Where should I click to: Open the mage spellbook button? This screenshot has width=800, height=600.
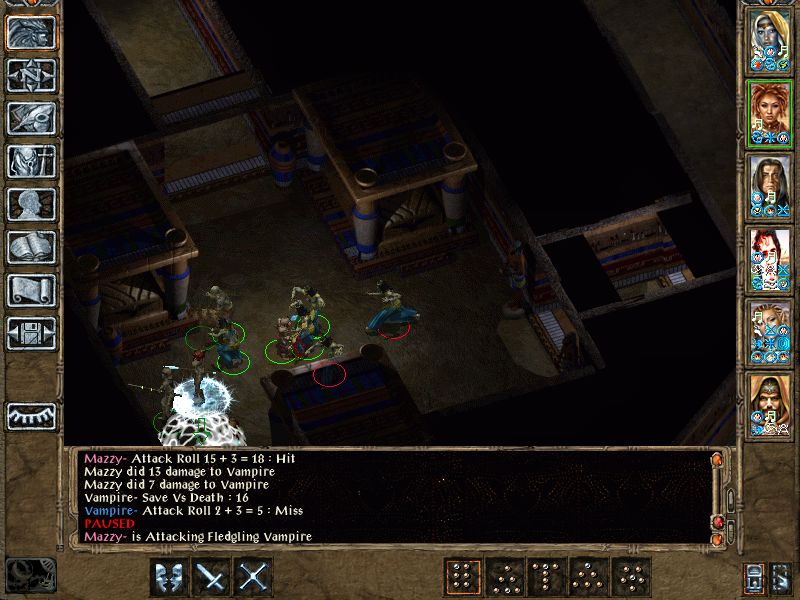click(x=31, y=247)
